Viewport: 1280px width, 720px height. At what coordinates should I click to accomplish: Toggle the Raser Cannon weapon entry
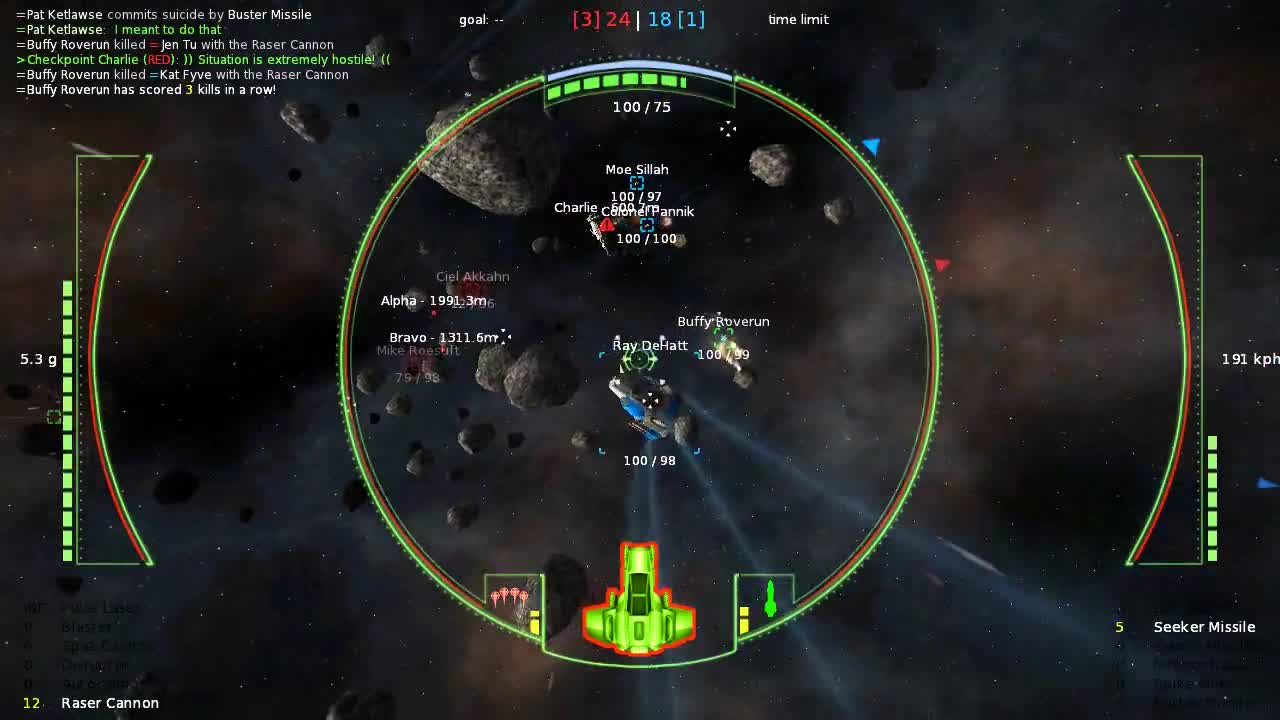tap(110, 703)
